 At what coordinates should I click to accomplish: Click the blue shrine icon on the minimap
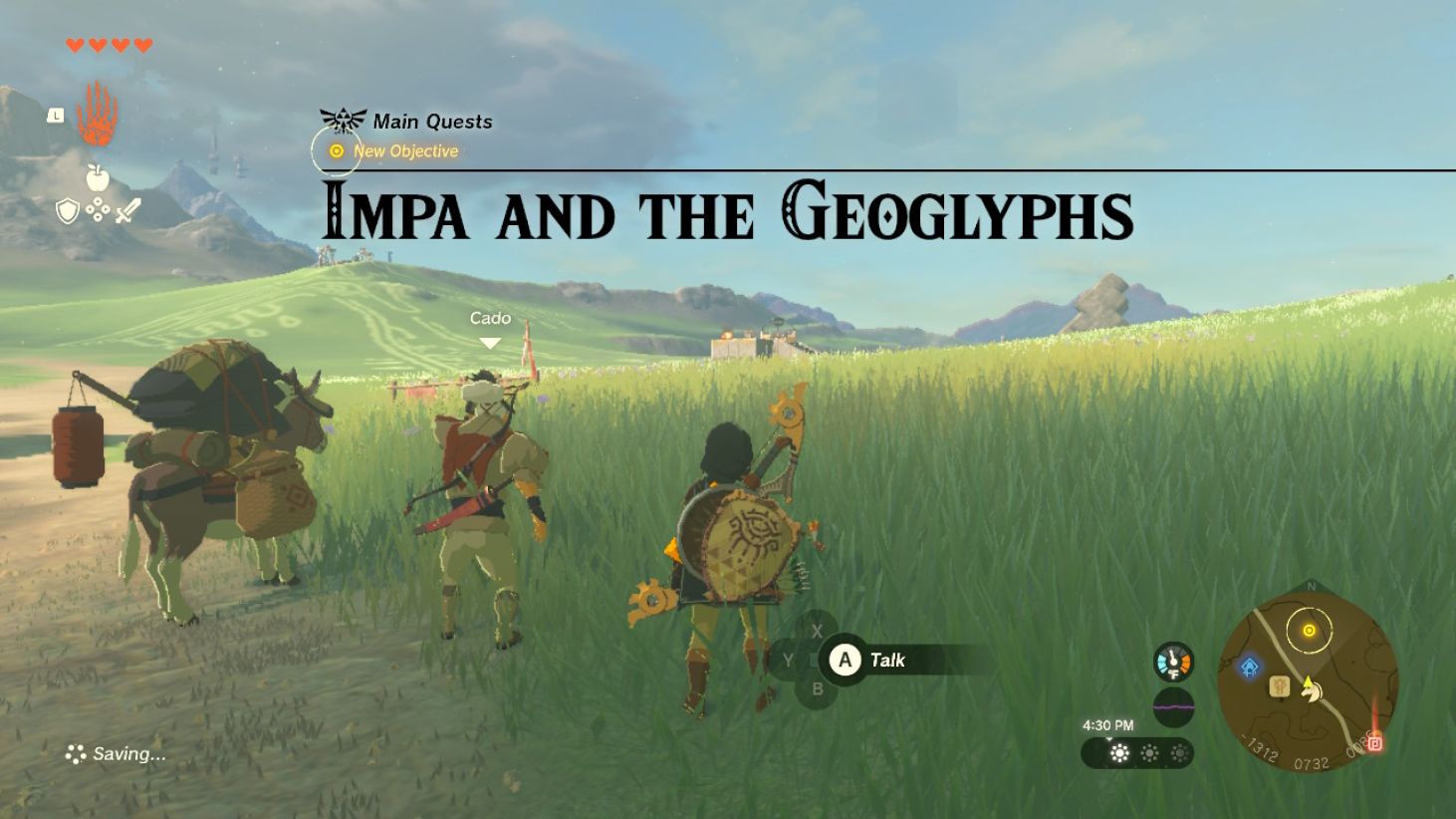(x=1251, y=665)
